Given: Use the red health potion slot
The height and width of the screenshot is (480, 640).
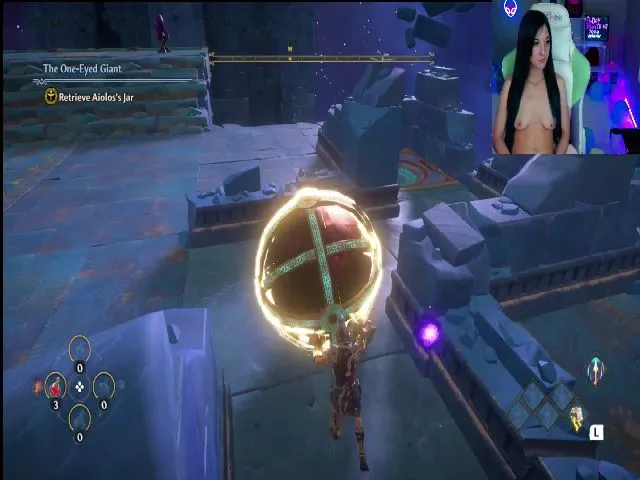Looking at the screenshot, I should pos(55,385).
